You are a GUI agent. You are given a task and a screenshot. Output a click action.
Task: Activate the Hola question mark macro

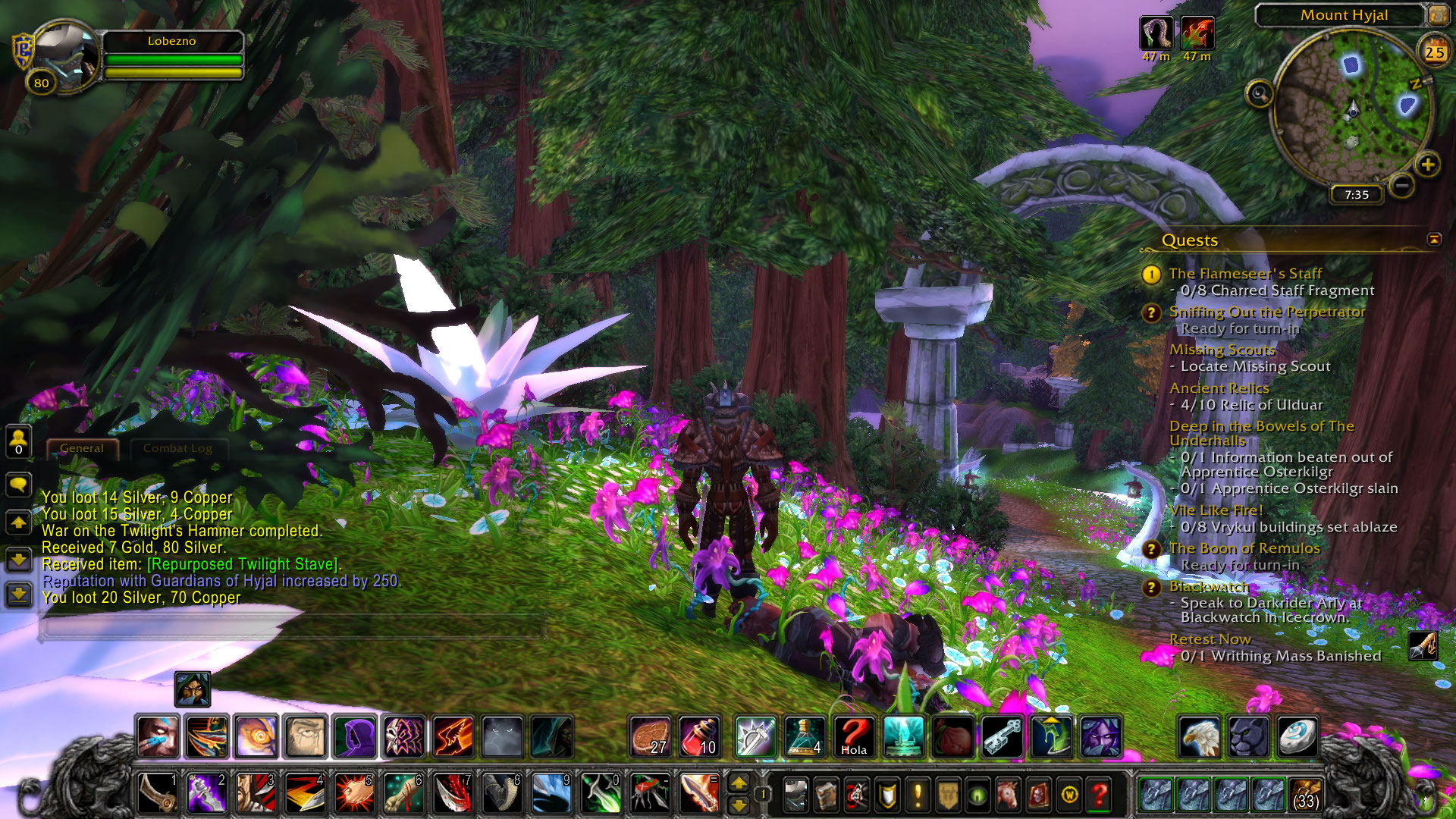(854, 736)
